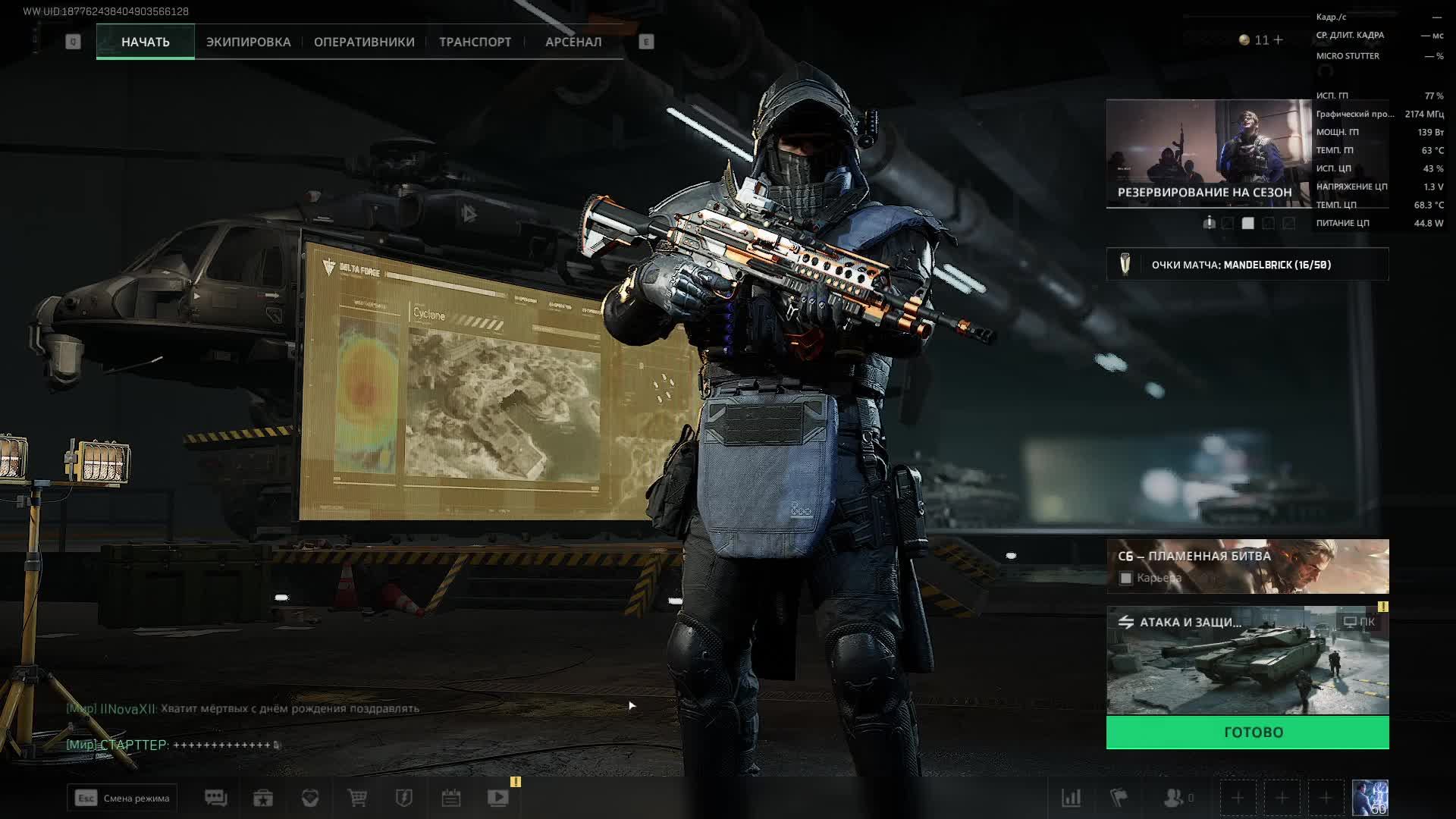Screen dimensions: 1456x819
Task: Add currency with the plus button
Action: [1279, 39]
